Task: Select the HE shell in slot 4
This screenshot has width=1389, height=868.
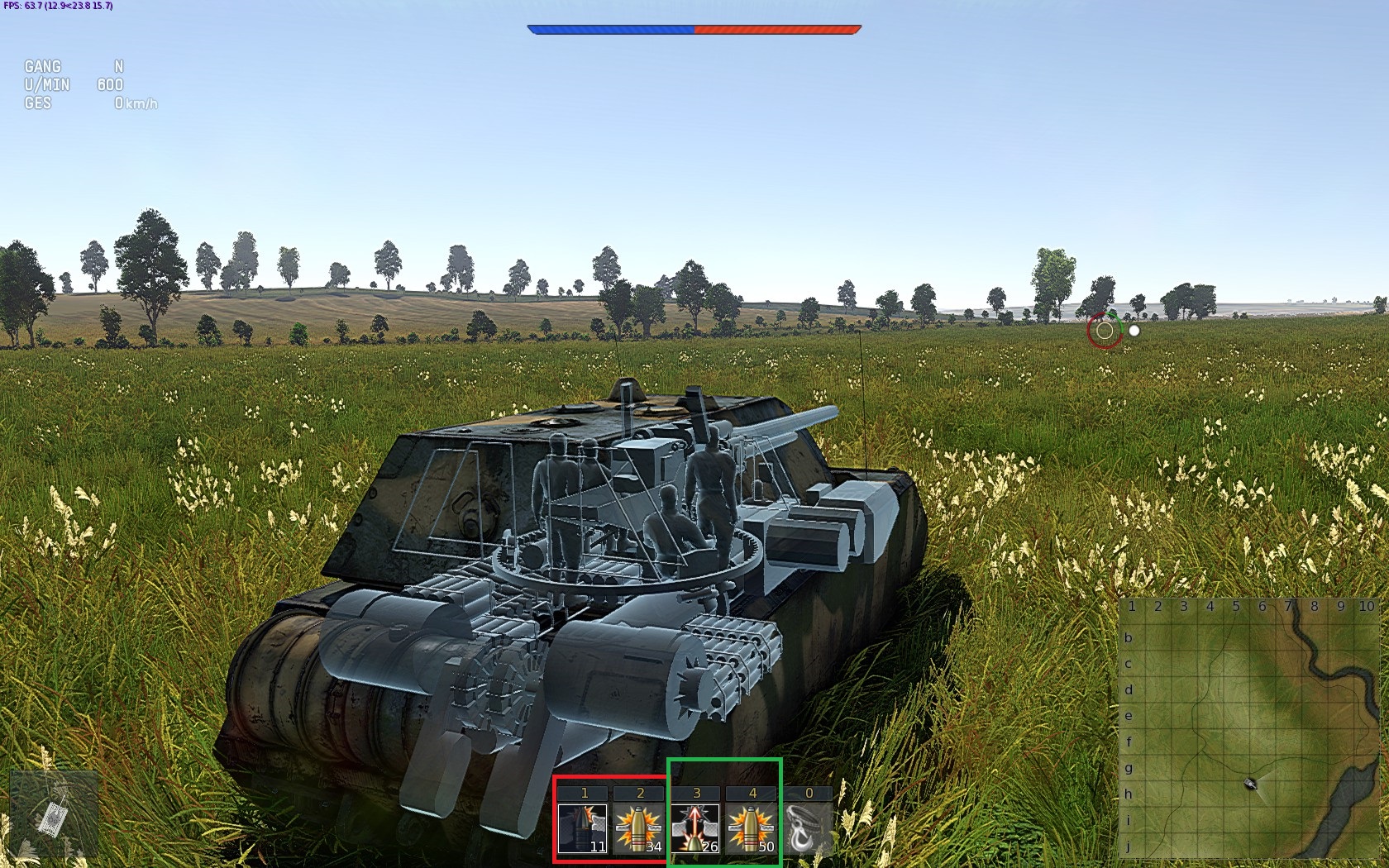Action: click(751, 827)
